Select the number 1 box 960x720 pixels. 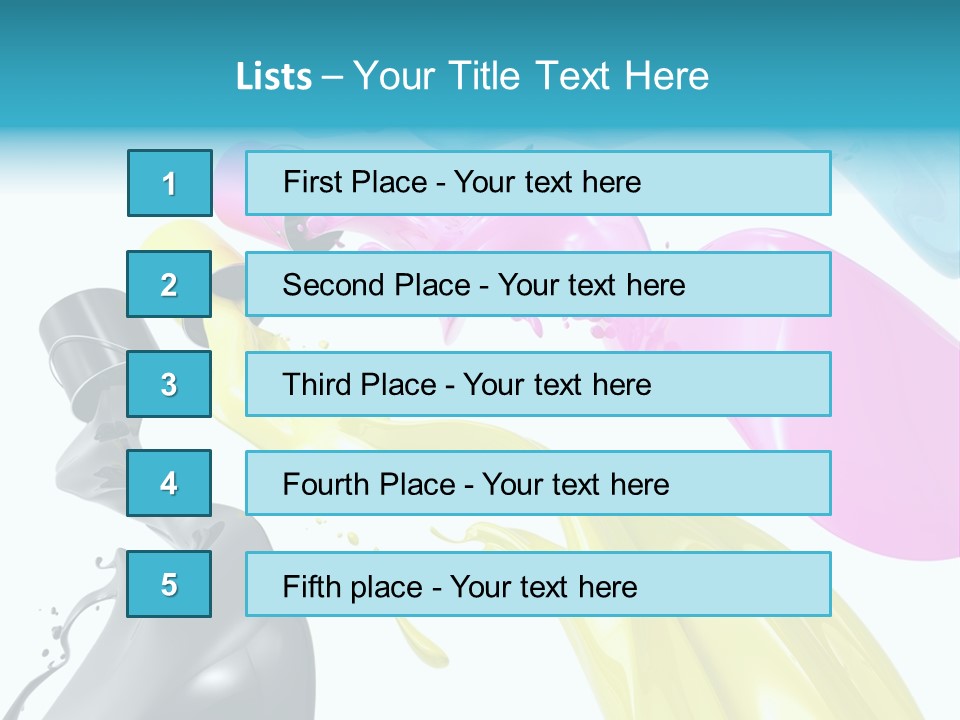170,183
